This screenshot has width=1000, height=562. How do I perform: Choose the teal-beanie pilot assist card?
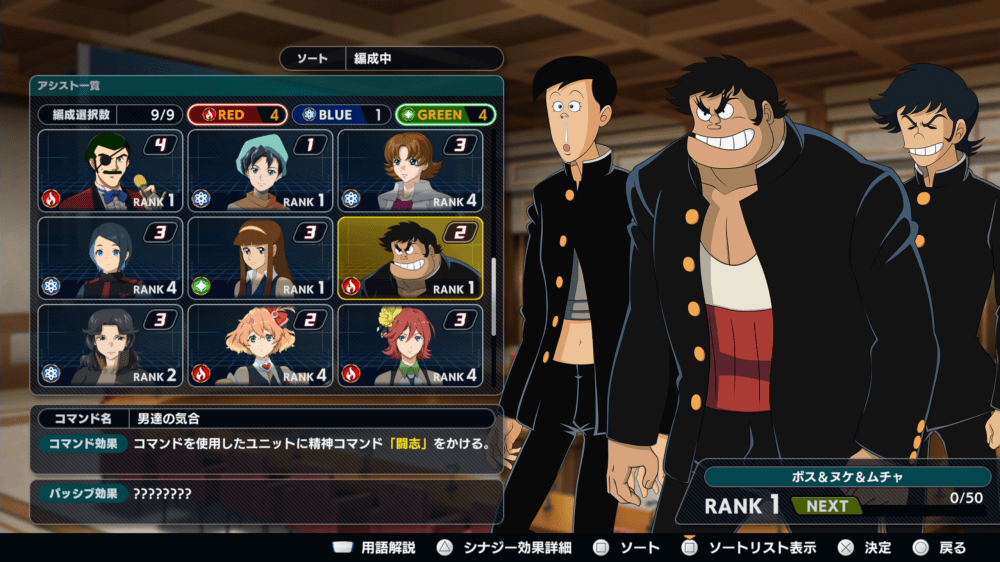point(260,171)
